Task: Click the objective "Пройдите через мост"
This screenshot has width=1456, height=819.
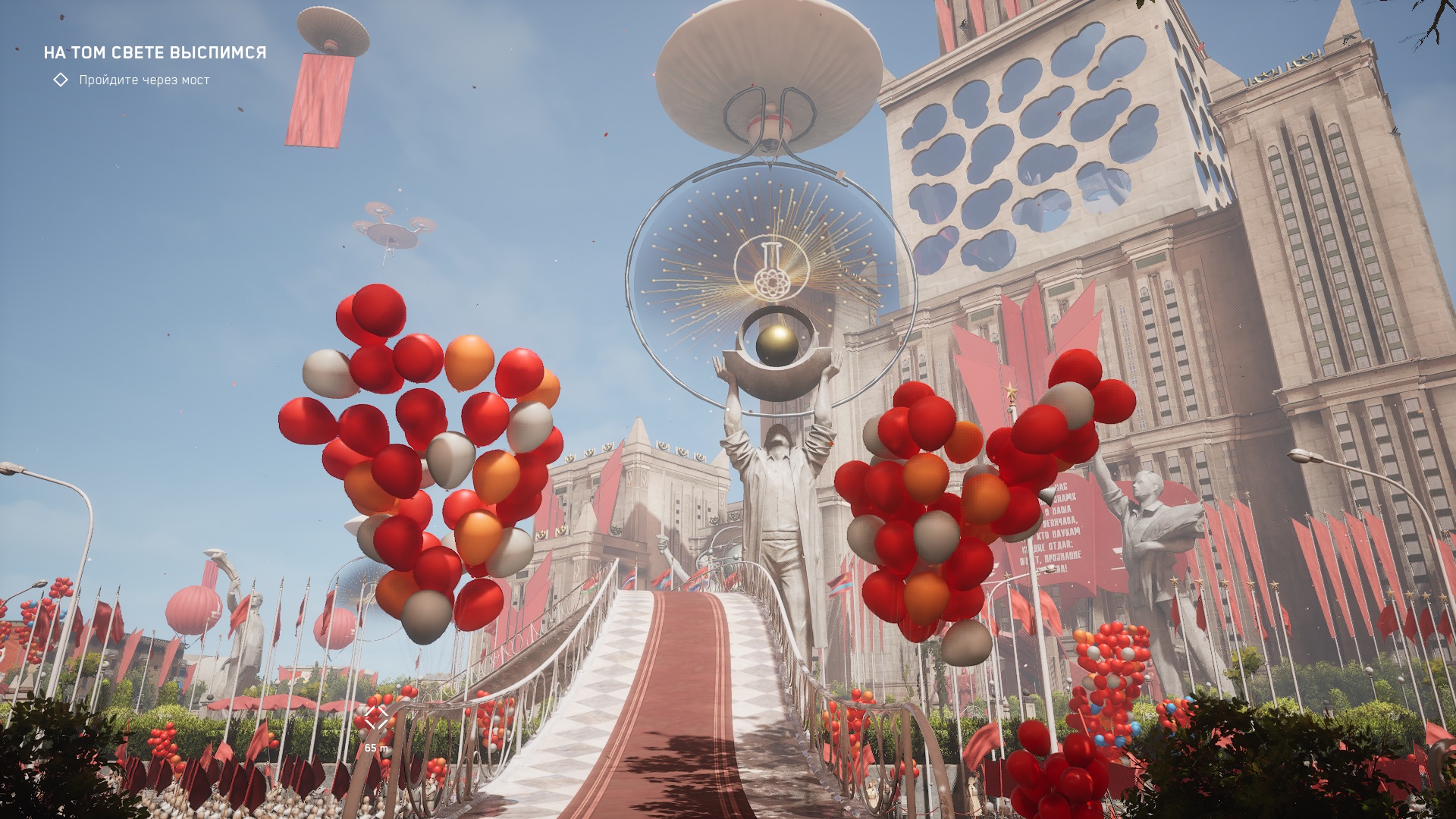Action: pyautogui.click(x=144, y=80)
